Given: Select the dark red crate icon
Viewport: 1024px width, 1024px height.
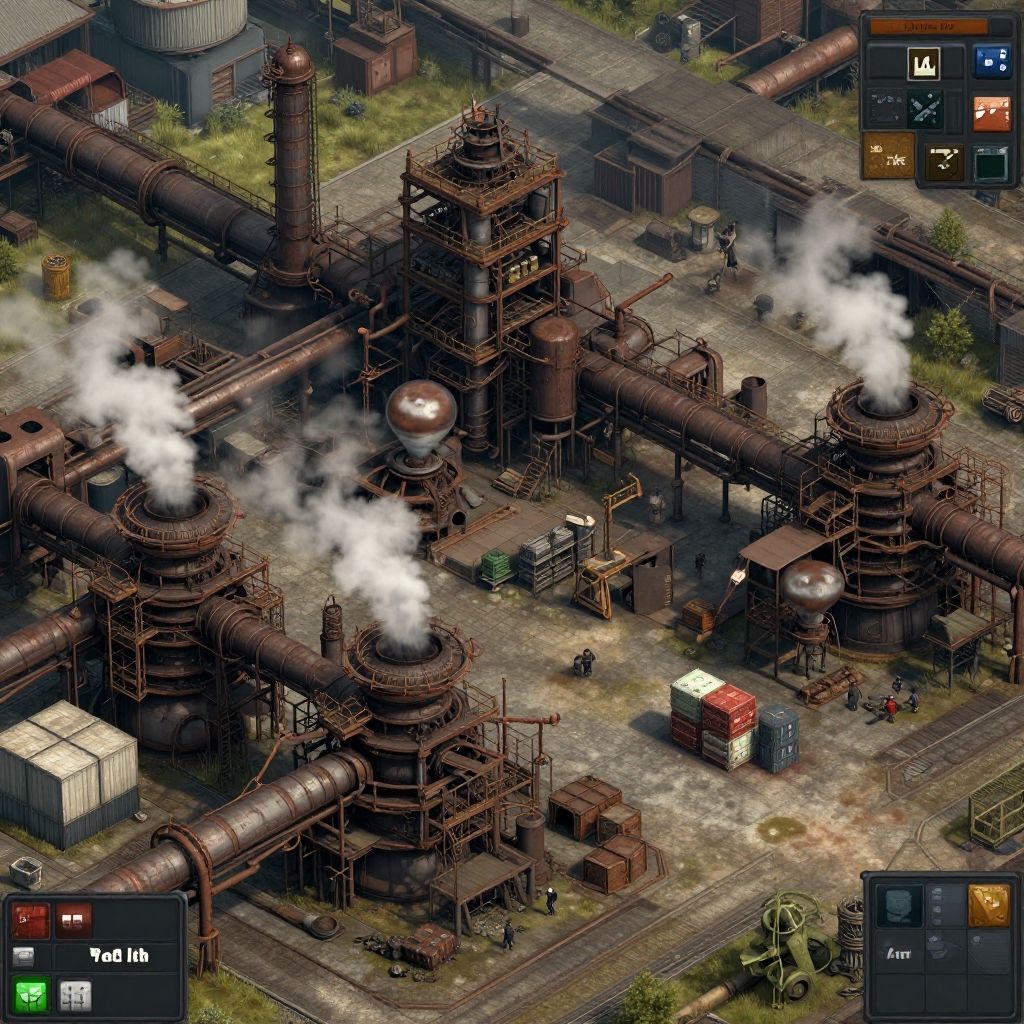Looking at the screenshot, I should coord(30,920).
